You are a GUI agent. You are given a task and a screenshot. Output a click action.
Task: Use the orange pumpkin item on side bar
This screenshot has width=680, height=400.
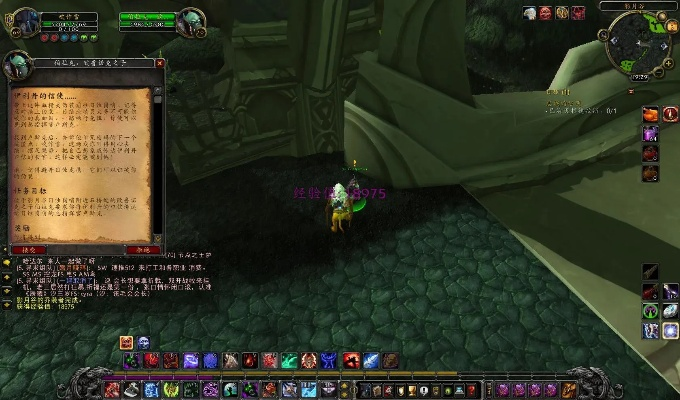click(650, 114)
